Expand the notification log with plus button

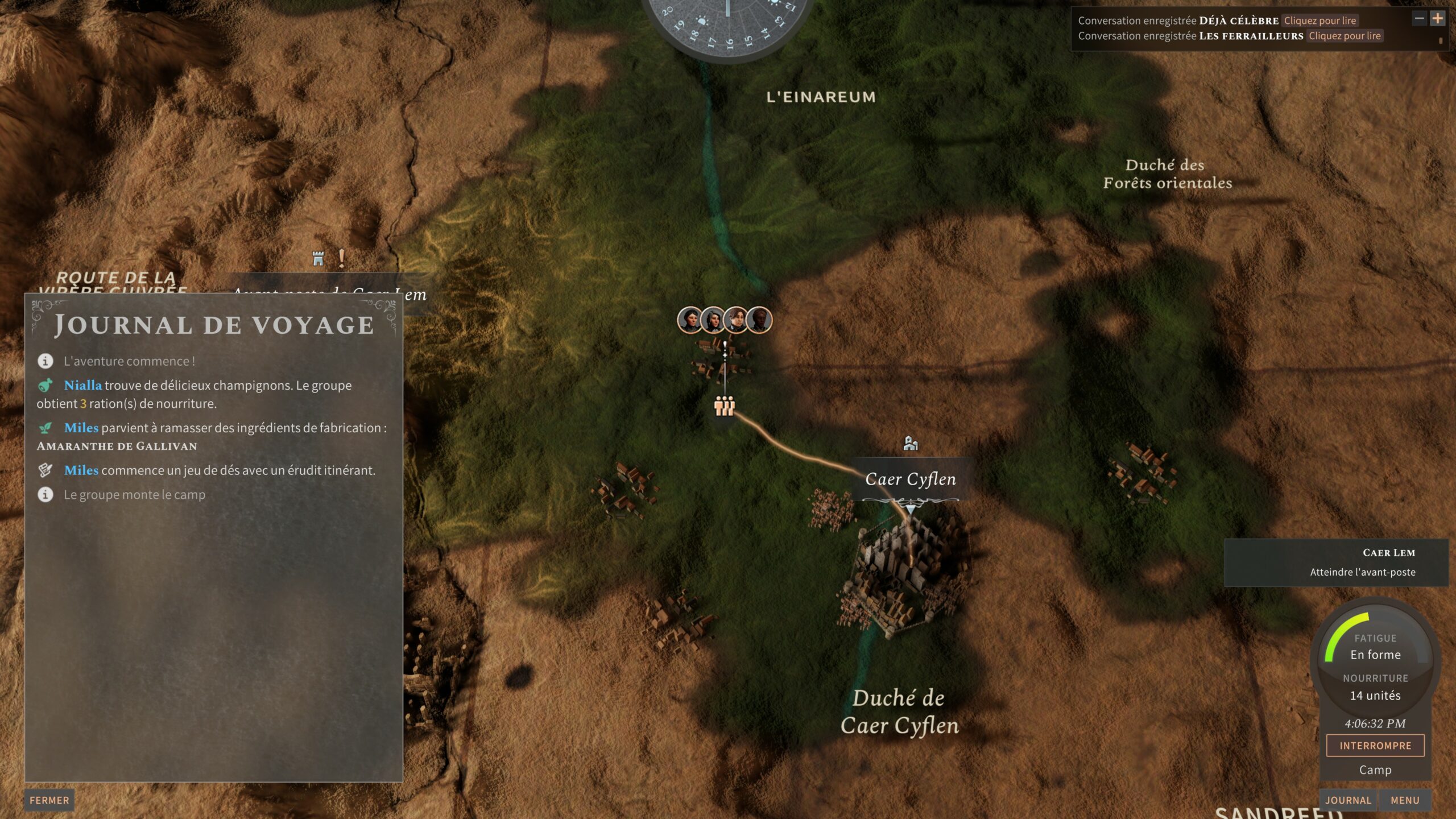tap(1437, 18)
